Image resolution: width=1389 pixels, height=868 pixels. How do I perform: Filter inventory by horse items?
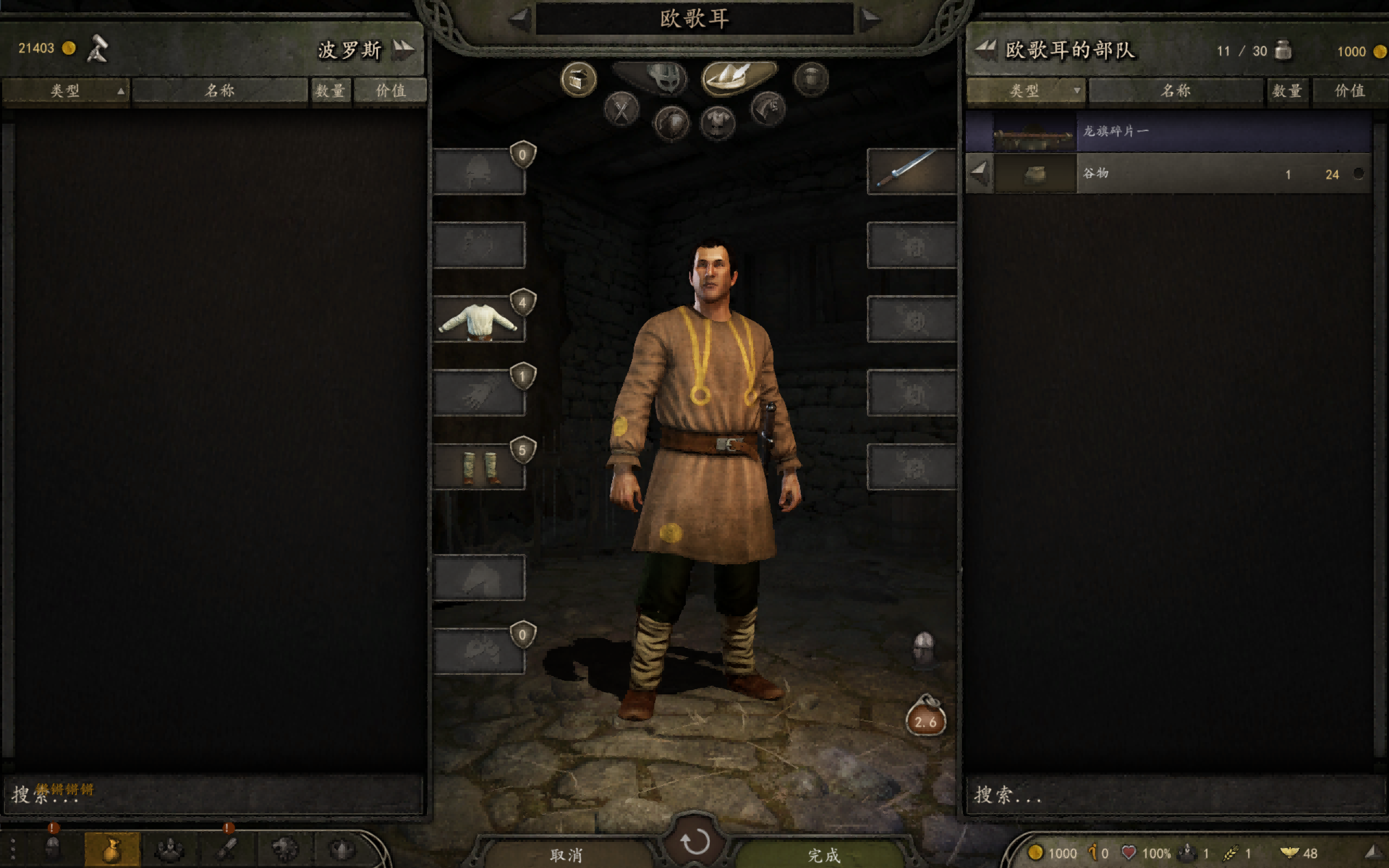click(768, 108)
